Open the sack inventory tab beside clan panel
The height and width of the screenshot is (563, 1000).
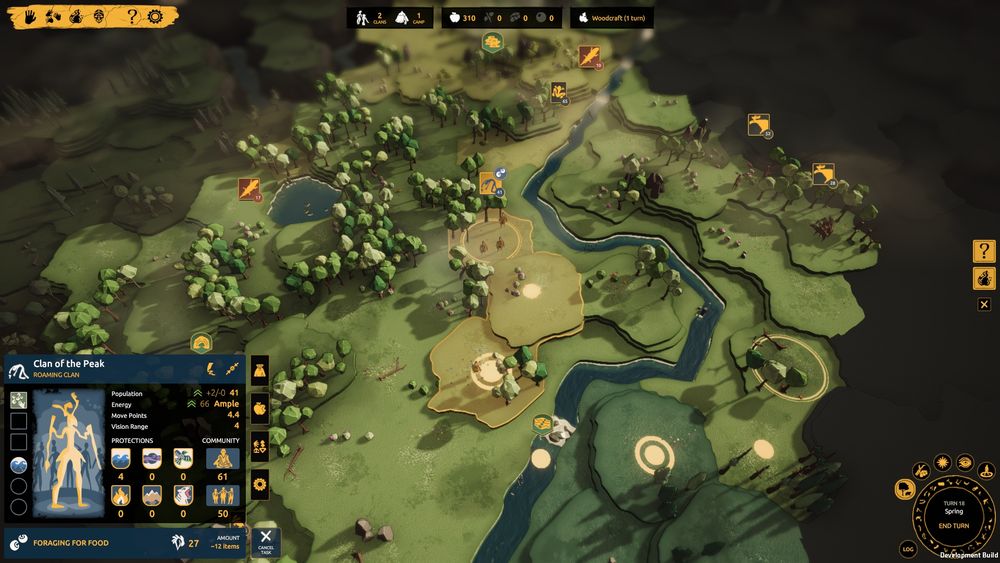tap(260, 371)
